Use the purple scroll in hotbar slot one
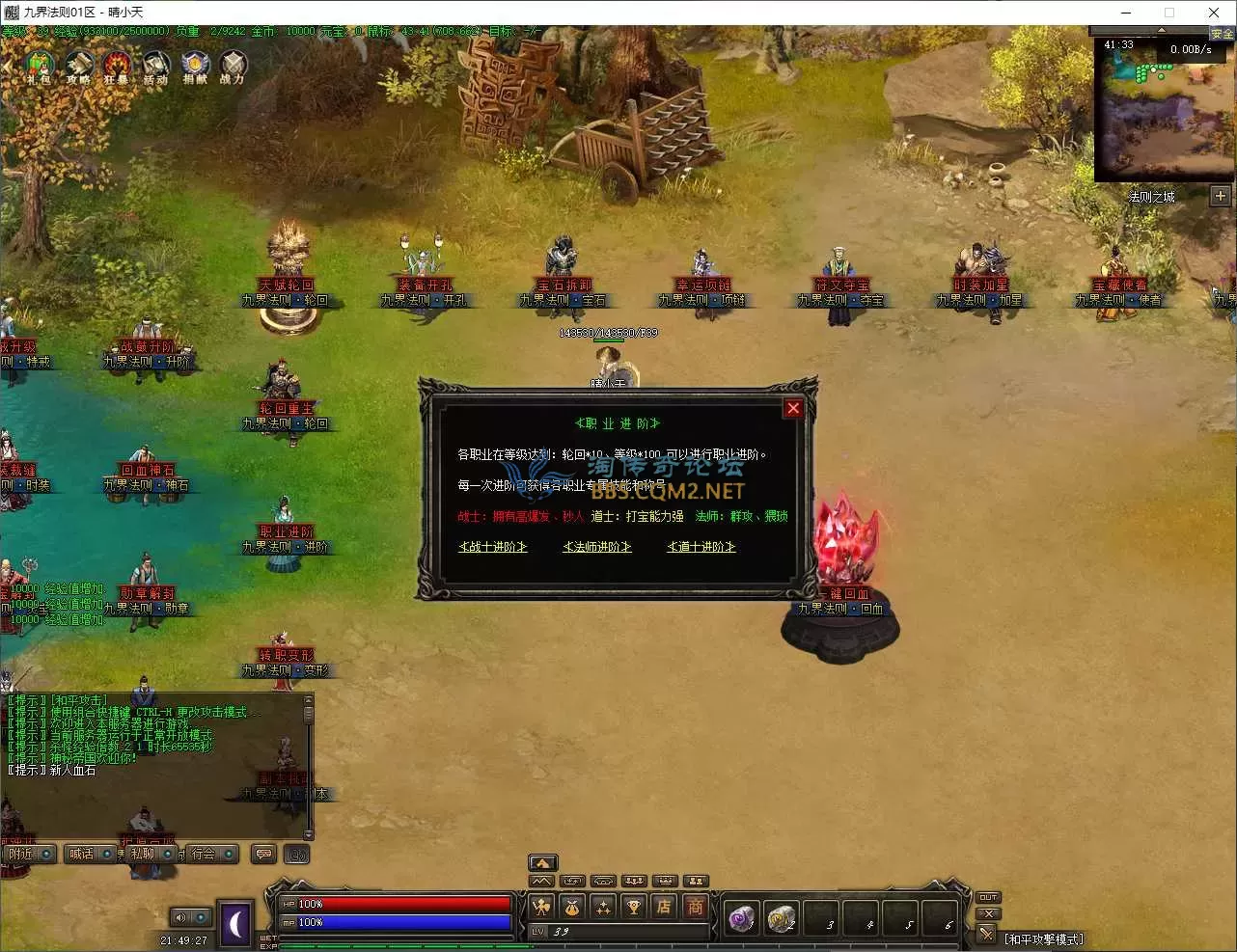 pyautogui.click(x=741, y=918)
